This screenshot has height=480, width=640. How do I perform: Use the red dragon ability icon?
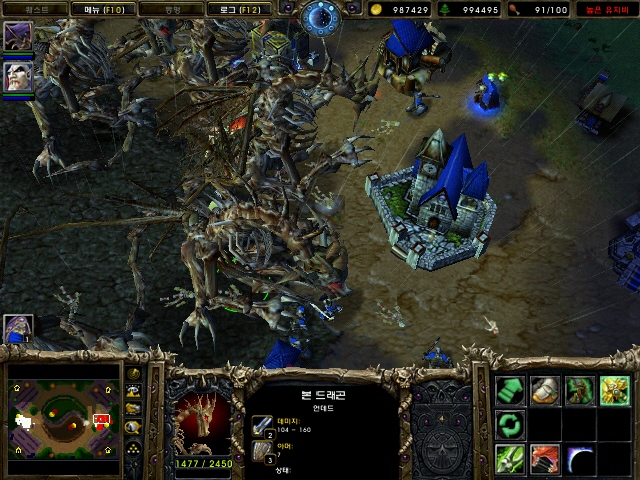point(544,459)
